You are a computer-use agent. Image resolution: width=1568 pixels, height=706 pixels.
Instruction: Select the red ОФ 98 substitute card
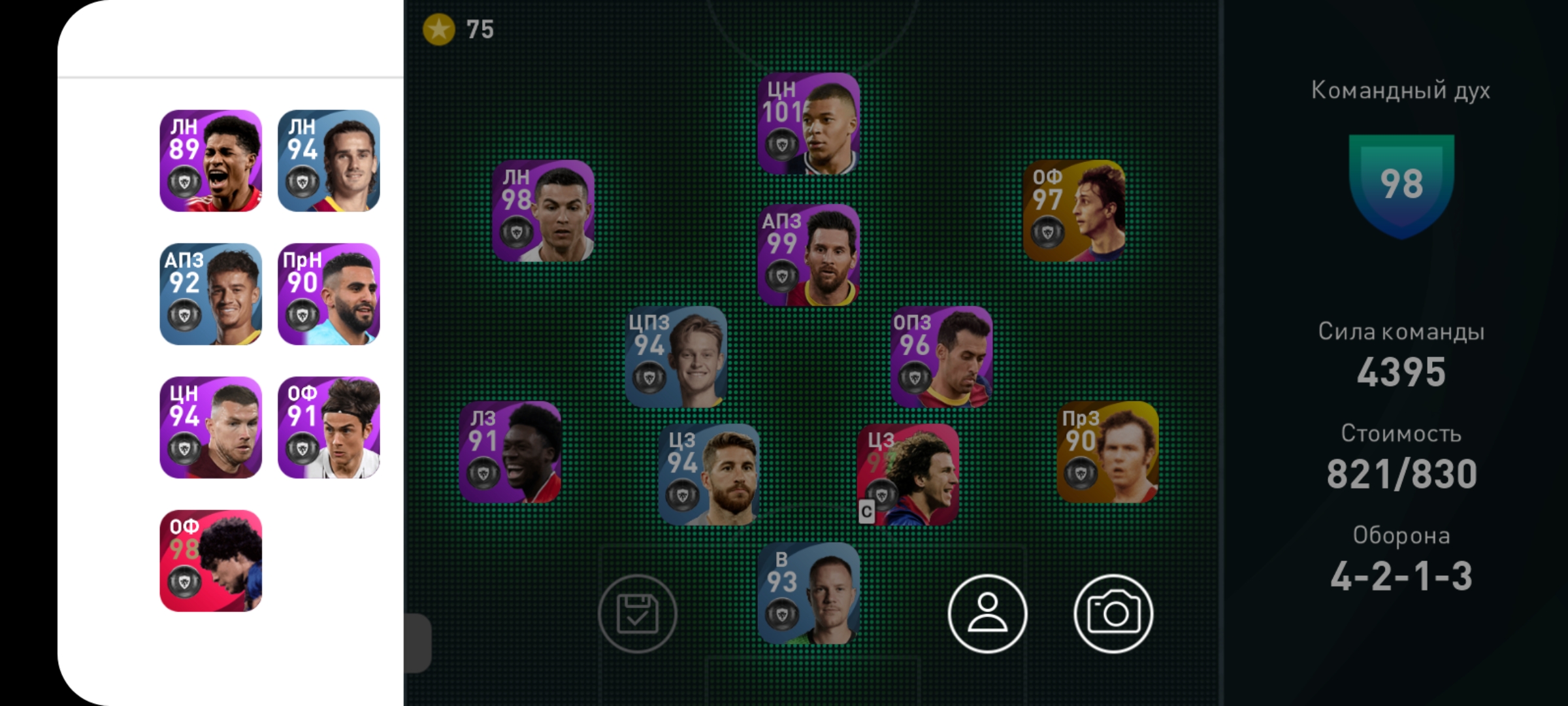pos(211,561)
